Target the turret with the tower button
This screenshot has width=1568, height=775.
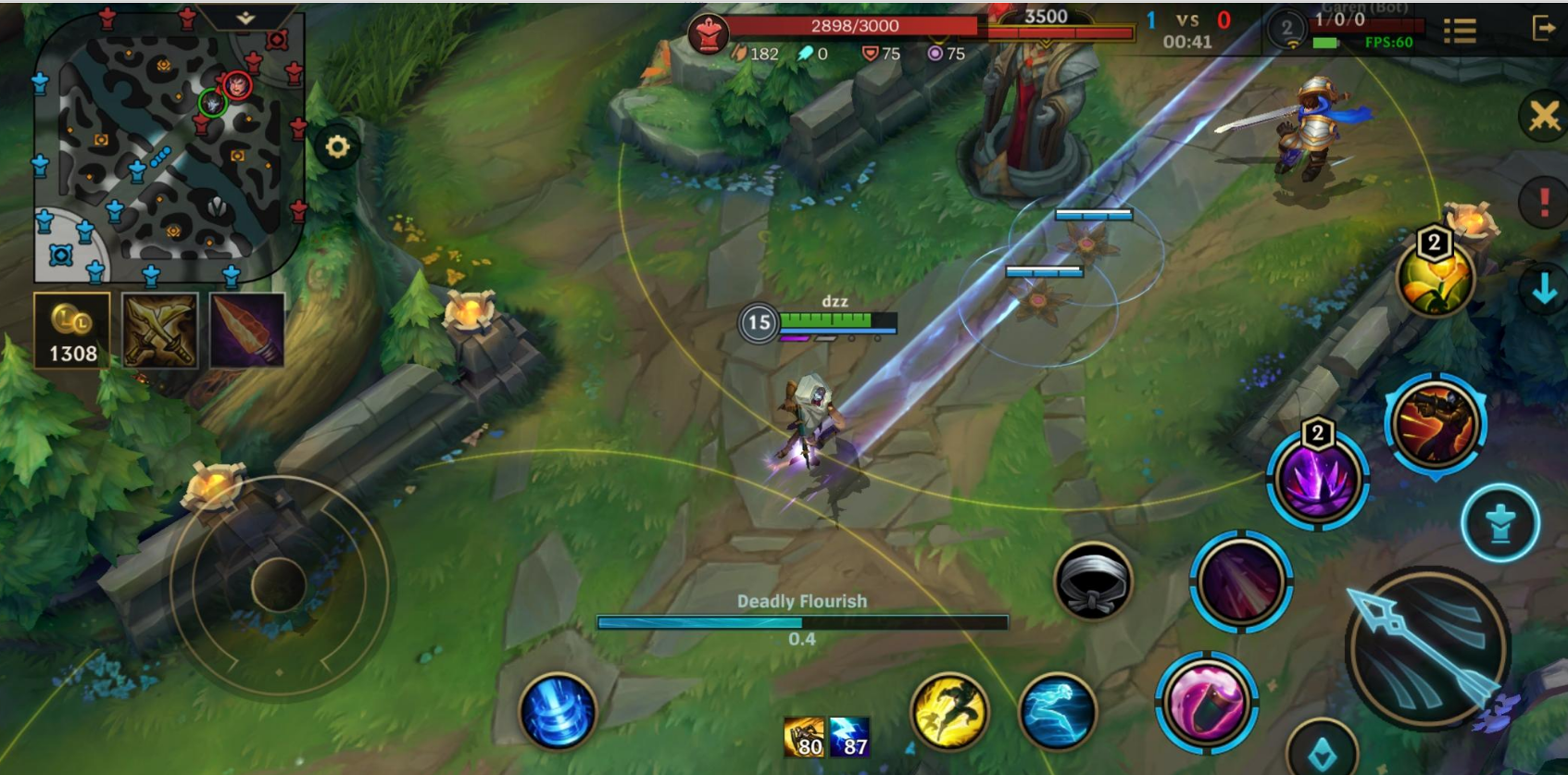[x=1500, y=524]
